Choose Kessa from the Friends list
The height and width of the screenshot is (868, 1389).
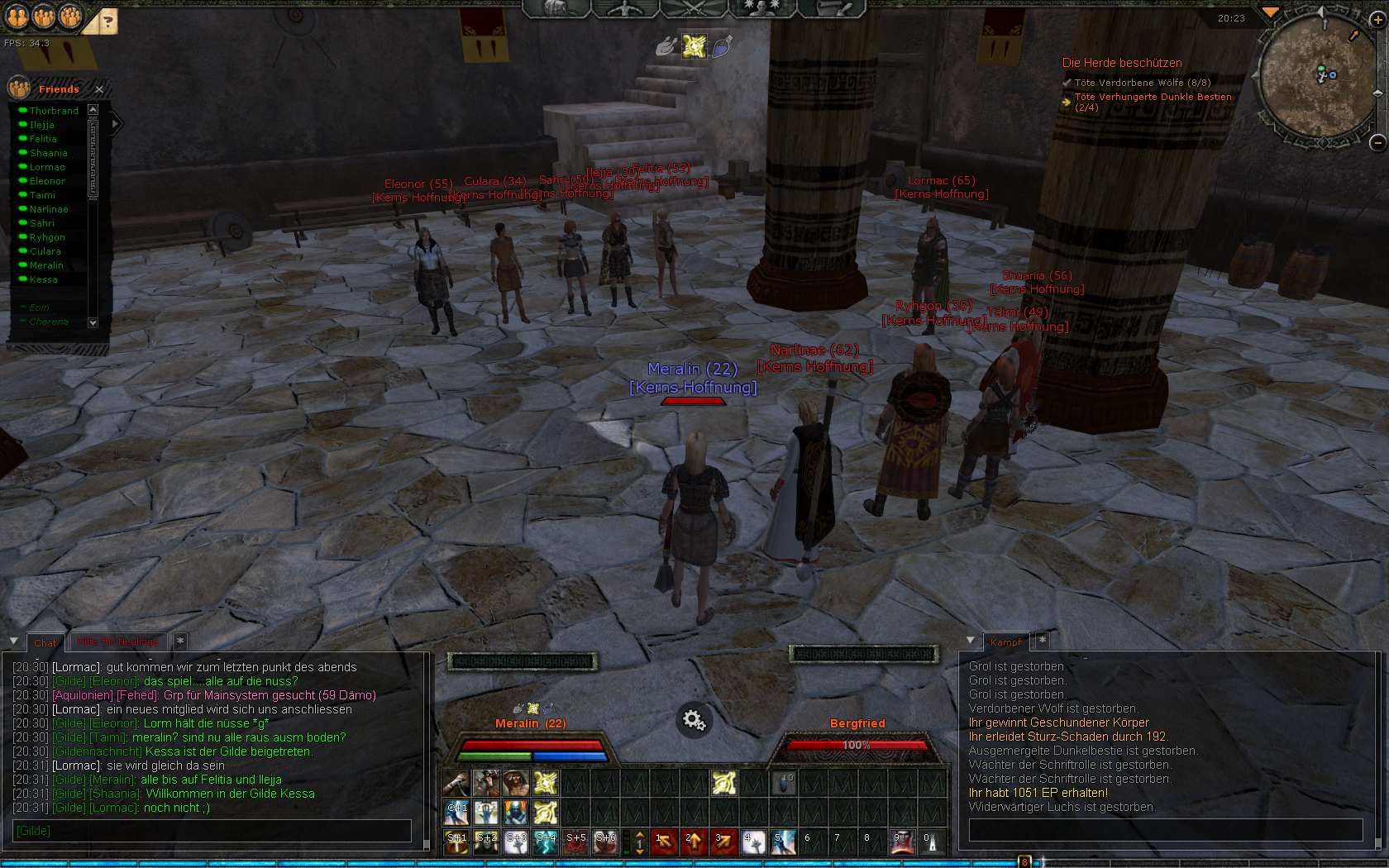44,279
